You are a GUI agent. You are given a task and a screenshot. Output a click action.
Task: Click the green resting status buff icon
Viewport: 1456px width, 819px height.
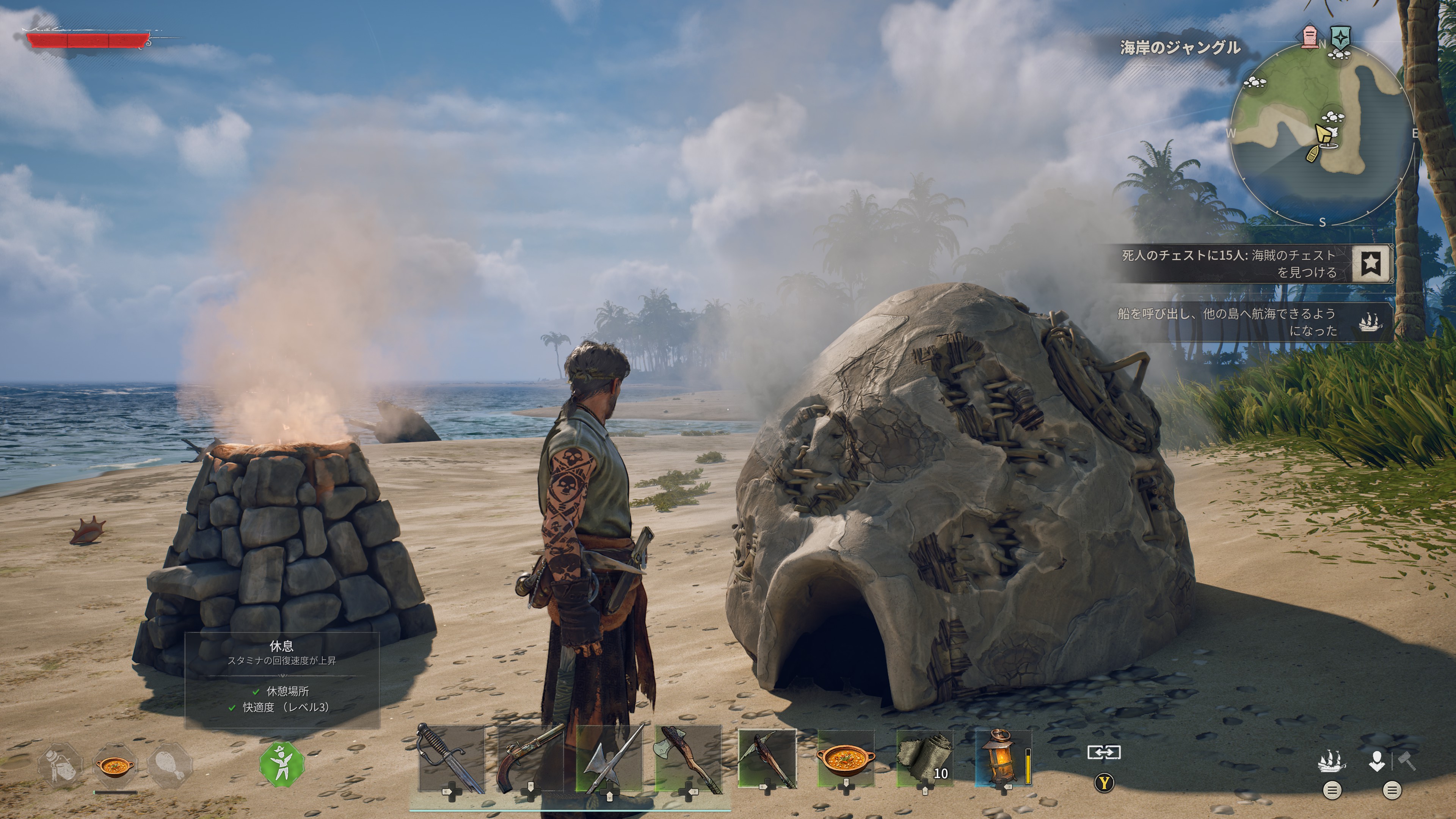tap(281, 764)
